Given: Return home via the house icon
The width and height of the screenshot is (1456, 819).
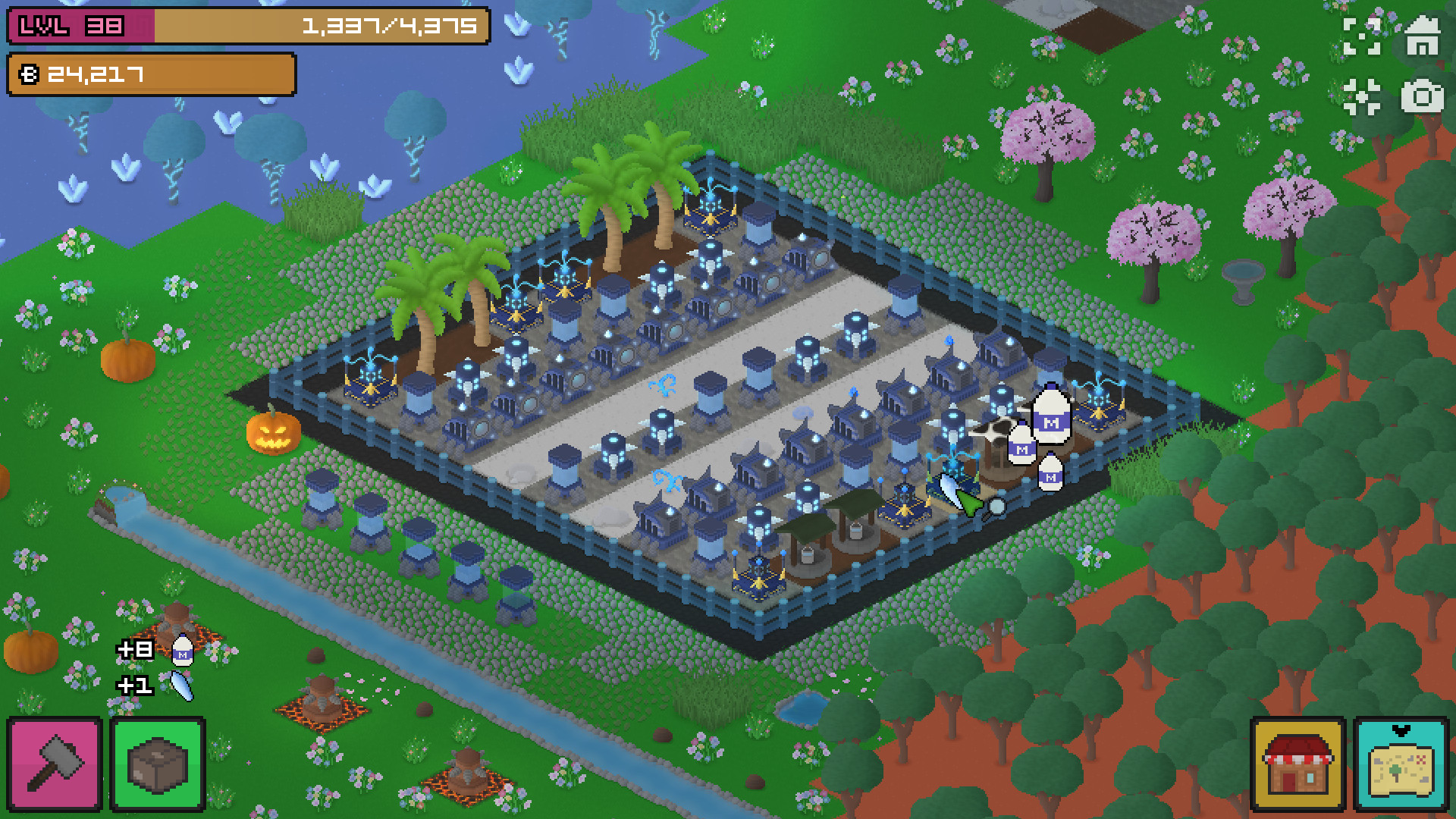Looking at the screenshot, I should [1421, 34].
